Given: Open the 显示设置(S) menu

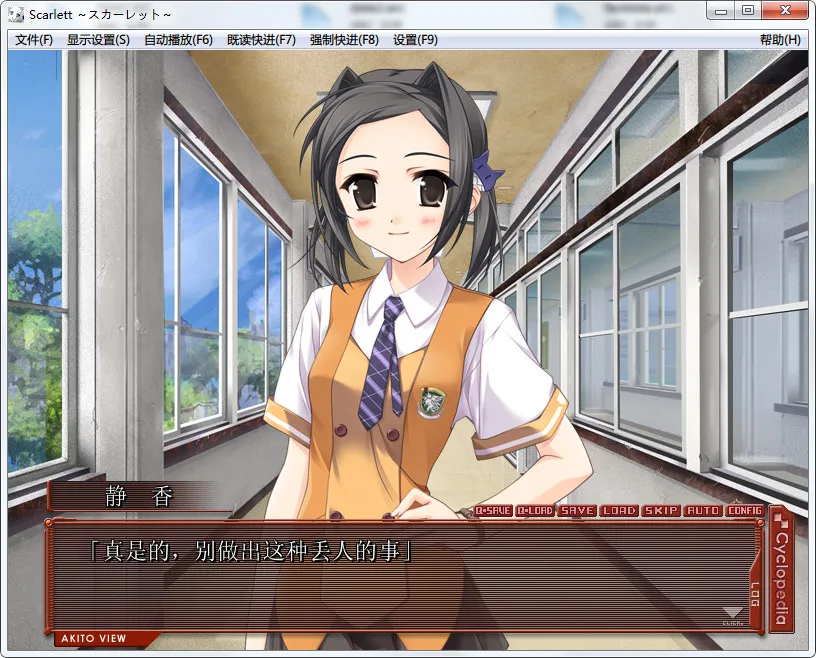Looking at the screenshot, I should coord(98,40).
